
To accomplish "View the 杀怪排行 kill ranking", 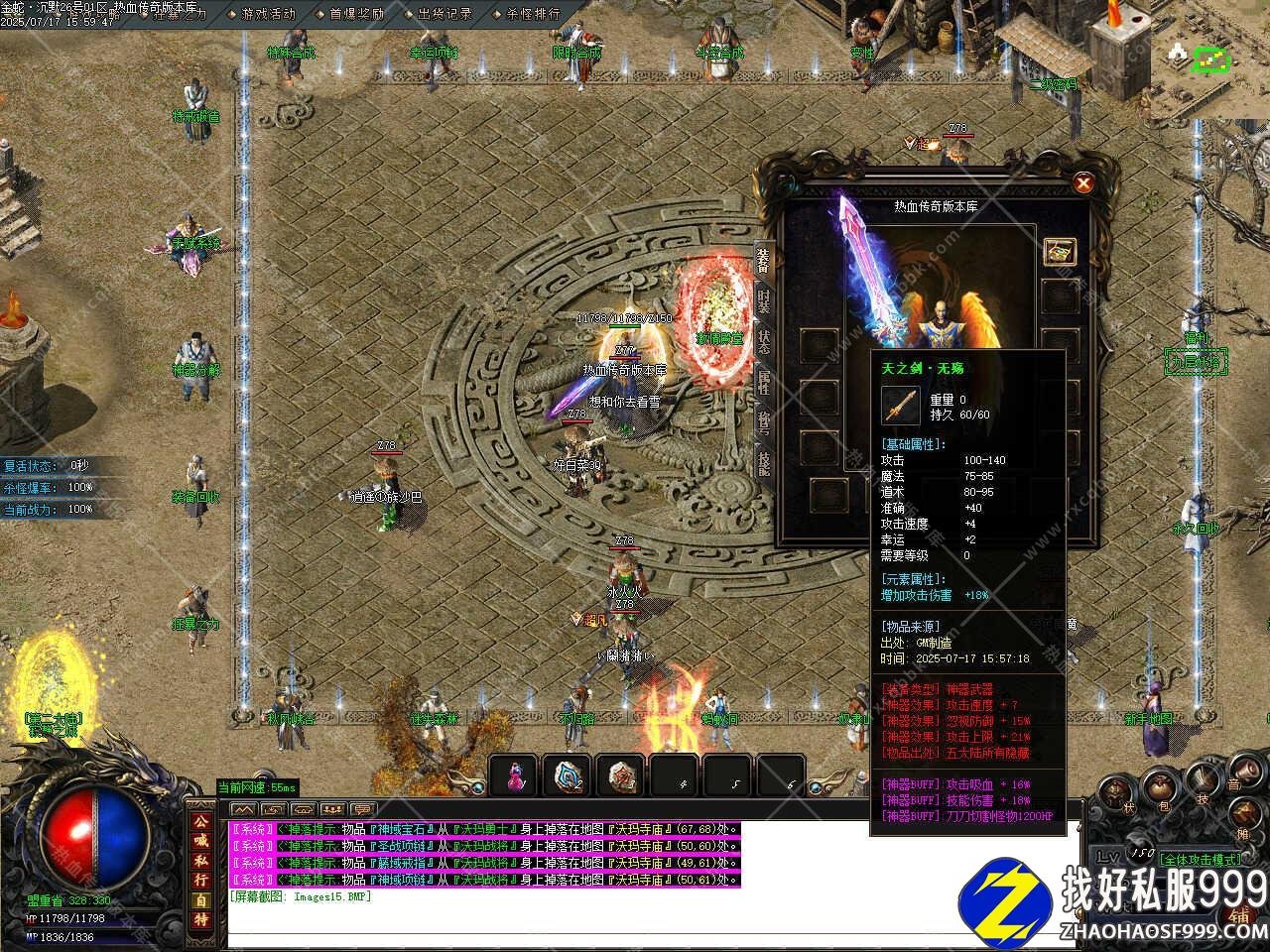I will pos(533,14).
